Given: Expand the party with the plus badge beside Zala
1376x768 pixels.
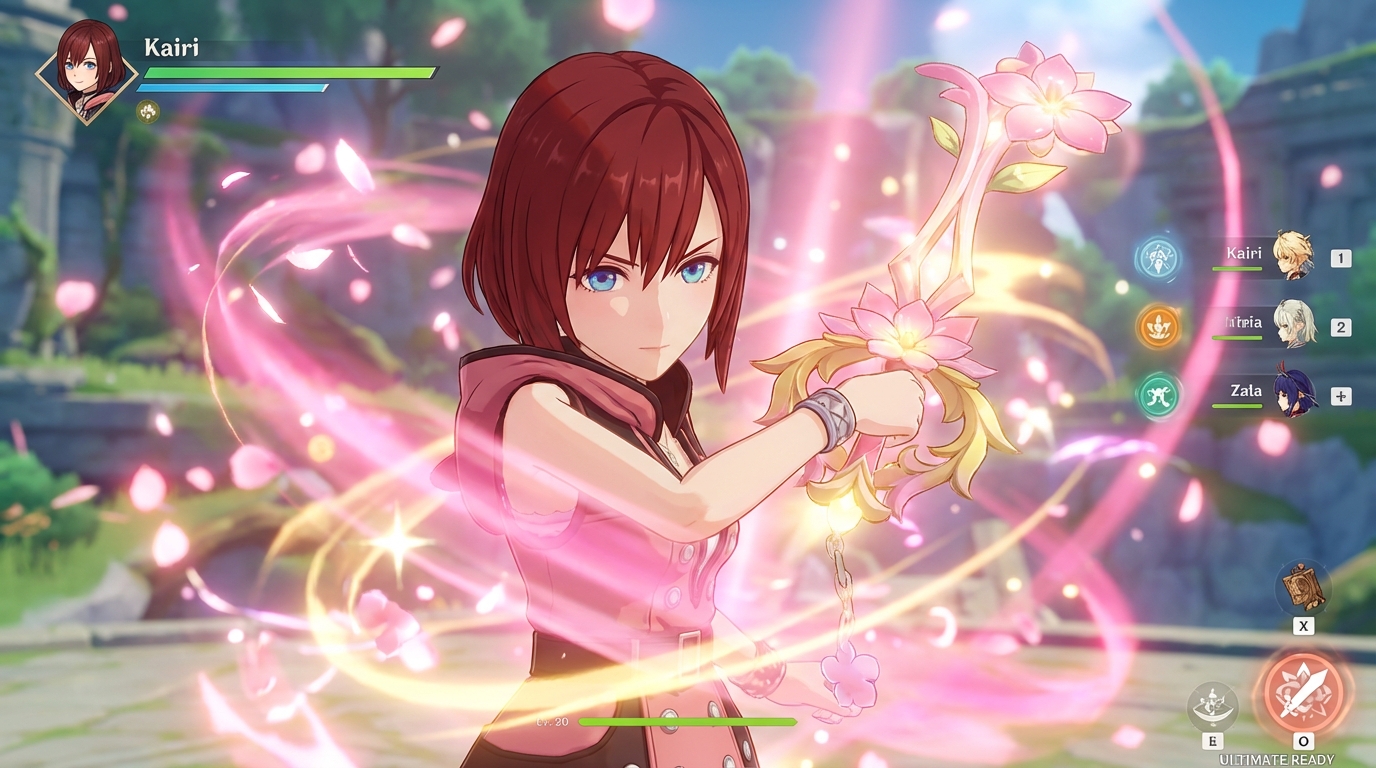Looking at the screenshot, I should click(1340, 395).
